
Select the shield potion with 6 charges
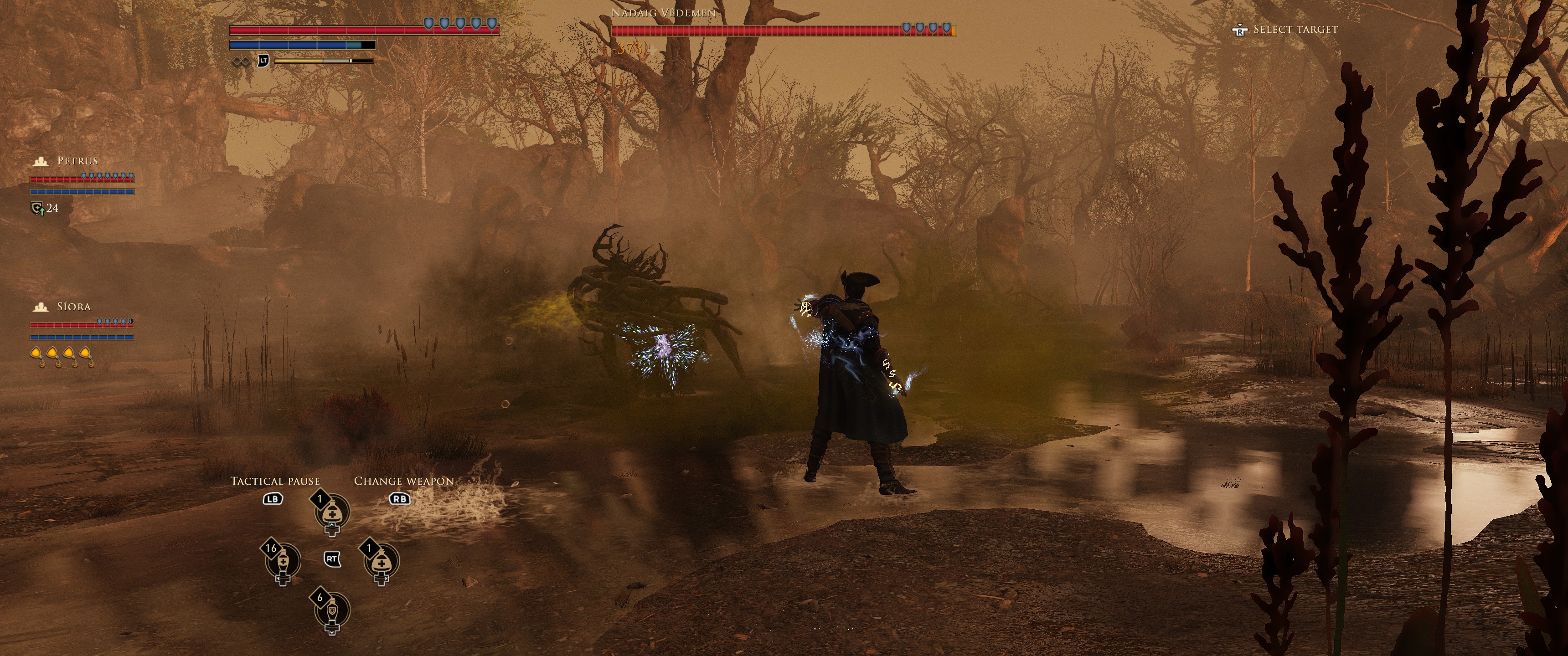[332, 610]
